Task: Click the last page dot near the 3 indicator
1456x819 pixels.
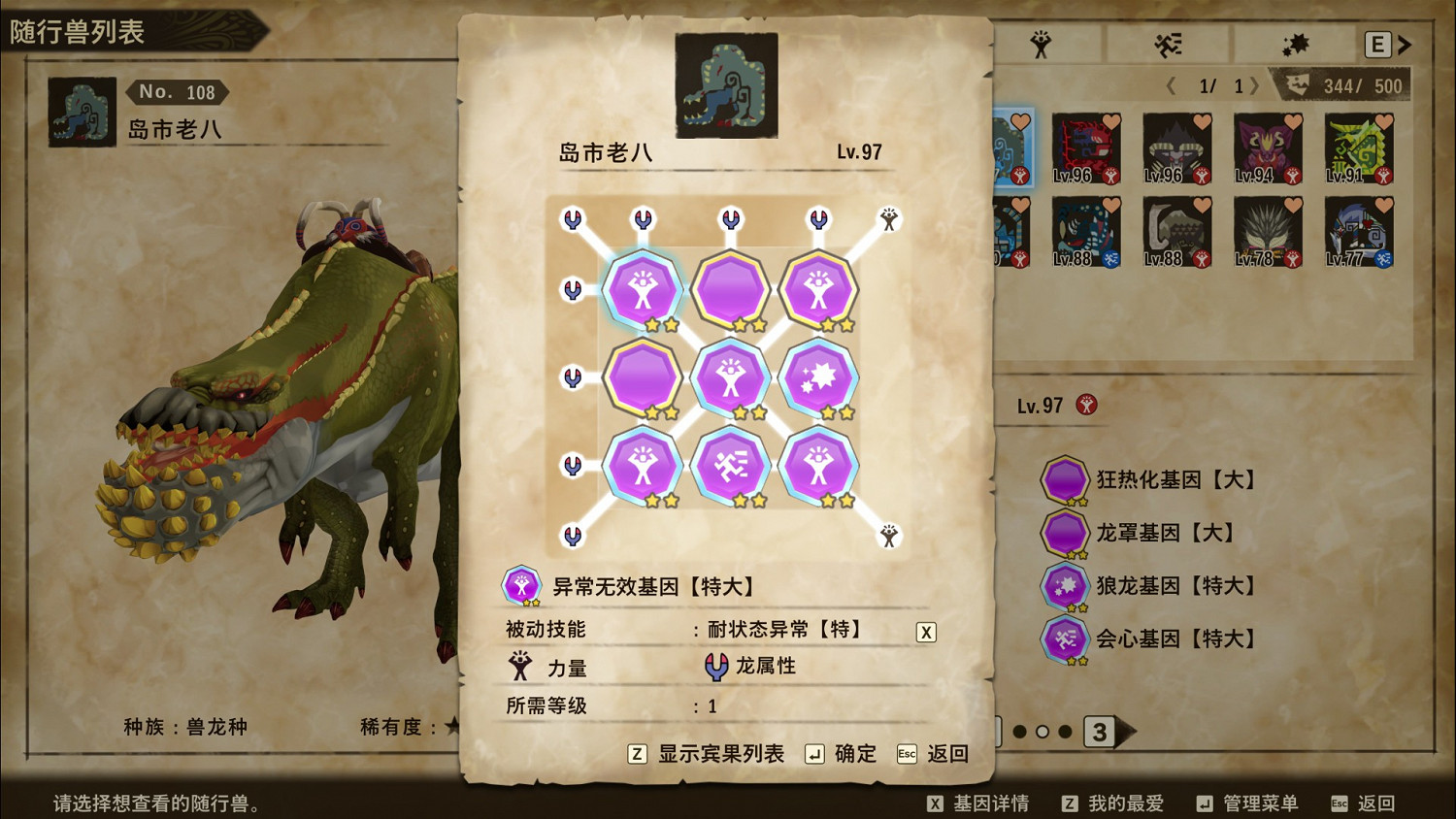Action: [x=1065, y=734]
